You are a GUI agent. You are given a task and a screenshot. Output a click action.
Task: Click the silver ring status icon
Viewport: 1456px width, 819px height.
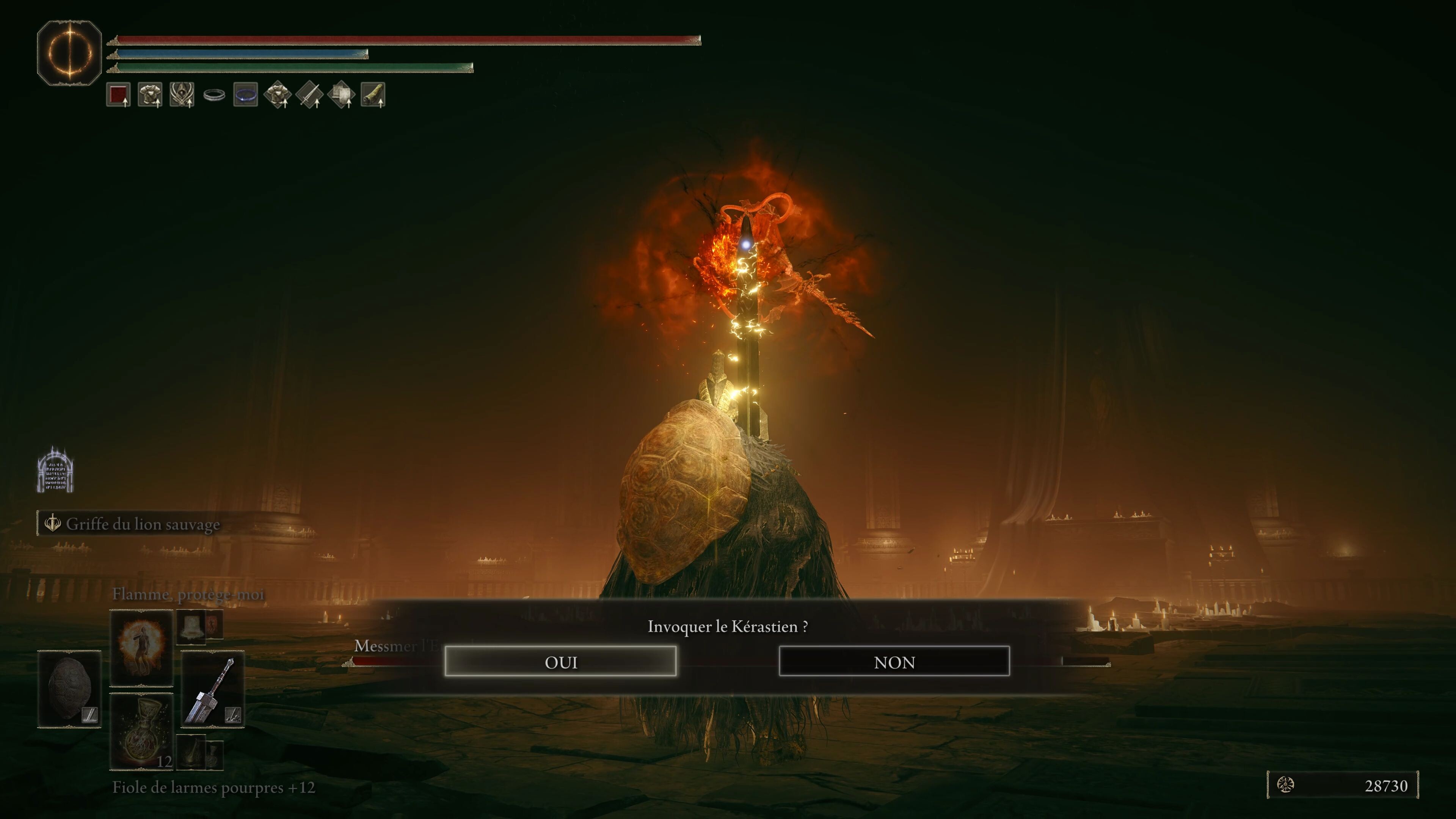[214, 95]
